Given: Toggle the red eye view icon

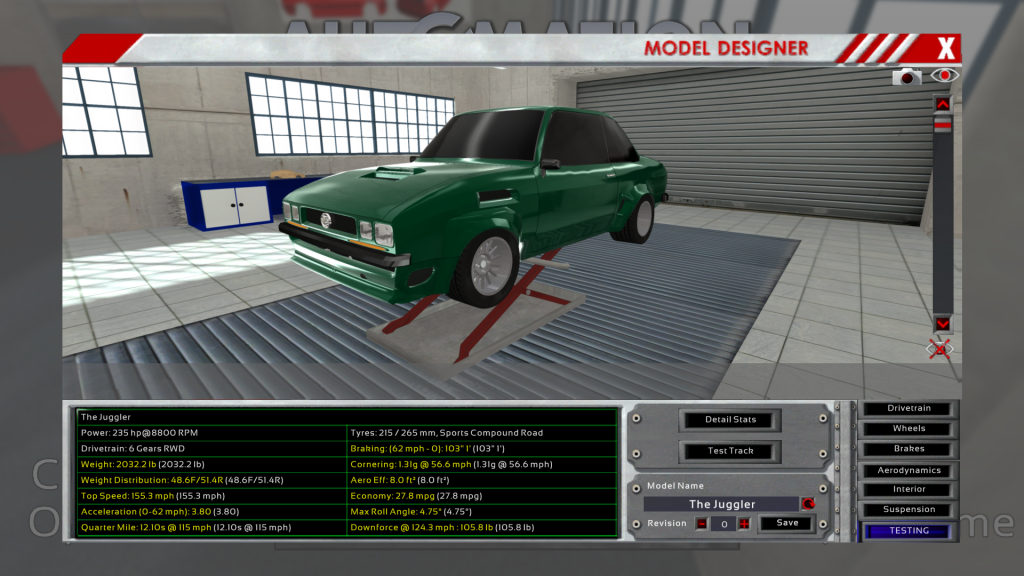Looking at the screenshot, I should (943, 75).
